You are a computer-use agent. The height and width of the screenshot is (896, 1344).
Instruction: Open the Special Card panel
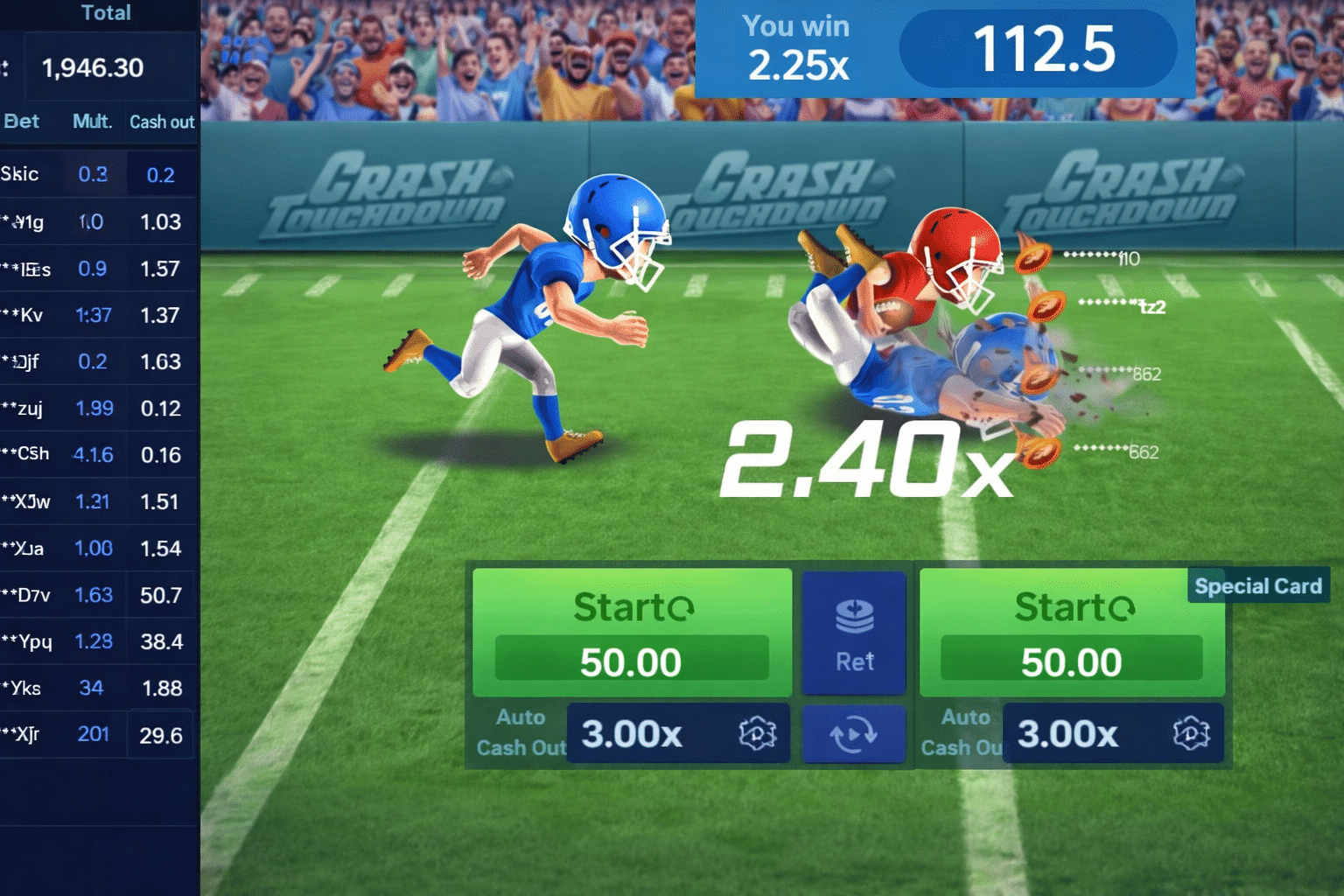point(1258,585)
